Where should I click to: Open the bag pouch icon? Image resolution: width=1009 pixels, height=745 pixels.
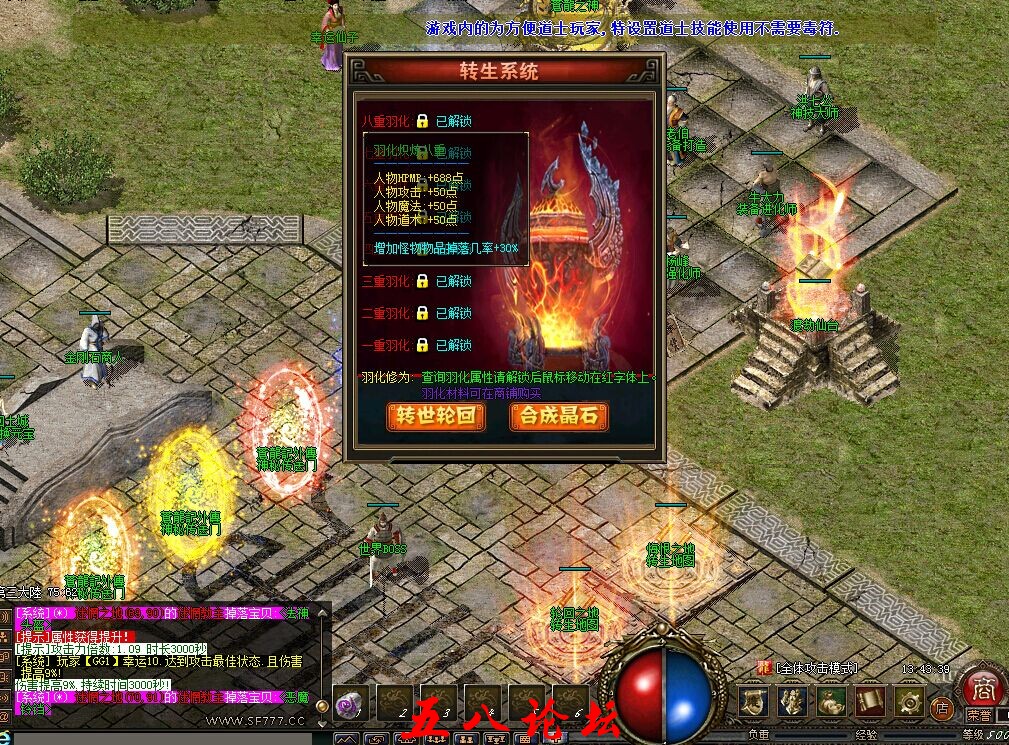pos(832,701)
